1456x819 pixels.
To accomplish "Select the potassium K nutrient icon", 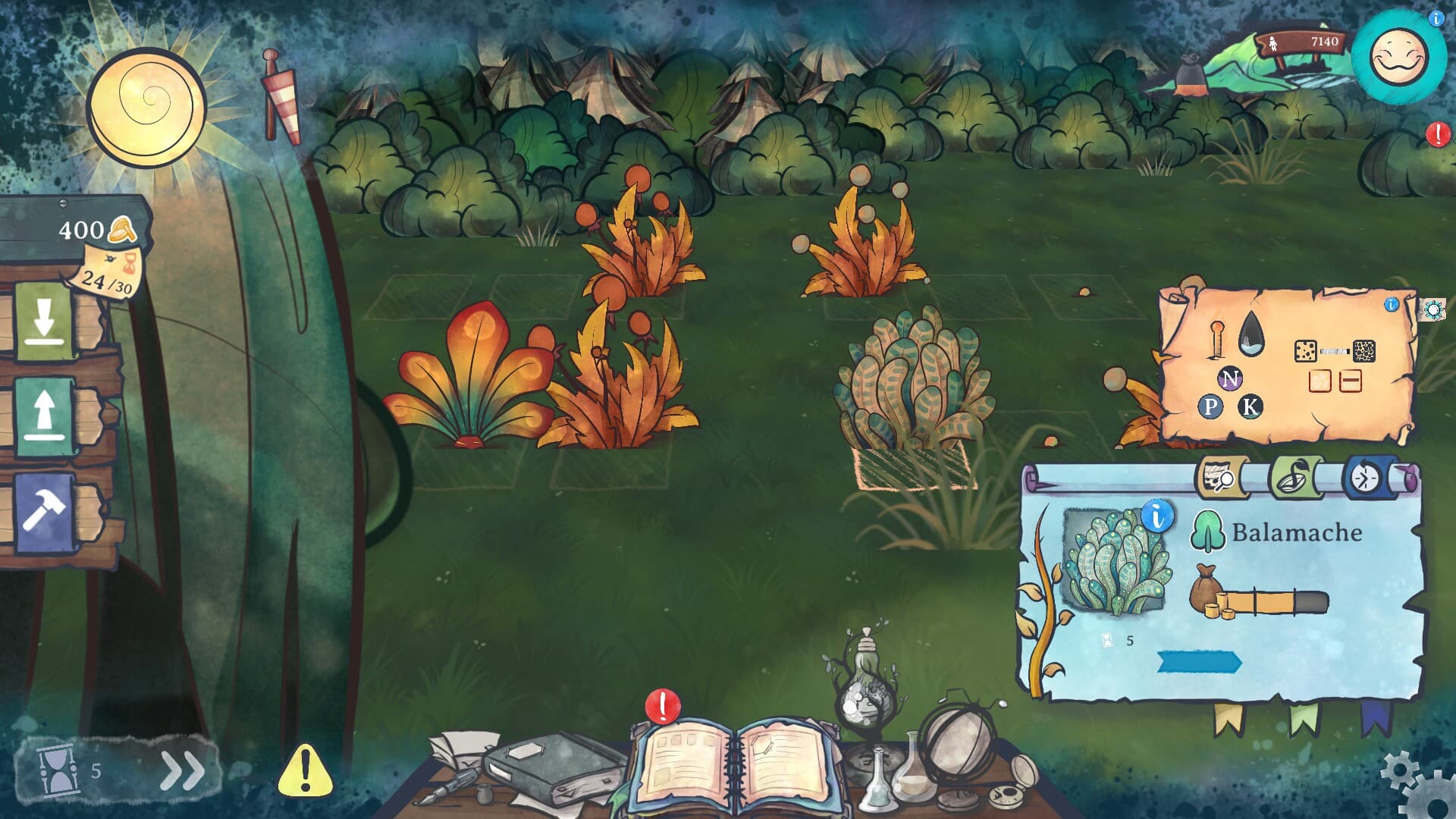I will (x=1250, y=407).
